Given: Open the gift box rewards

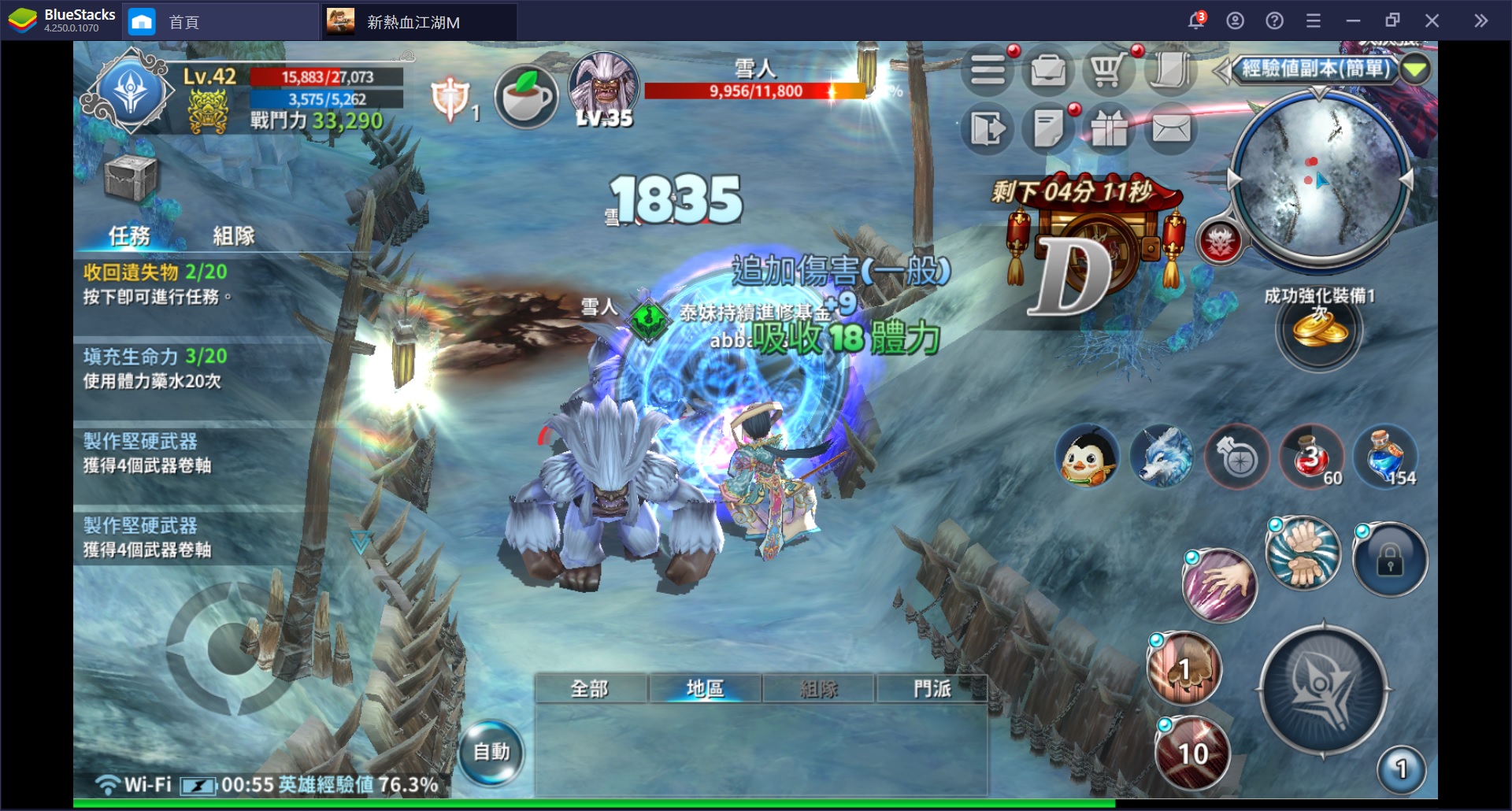Looking at the screenshot, I should (1109, 130).
